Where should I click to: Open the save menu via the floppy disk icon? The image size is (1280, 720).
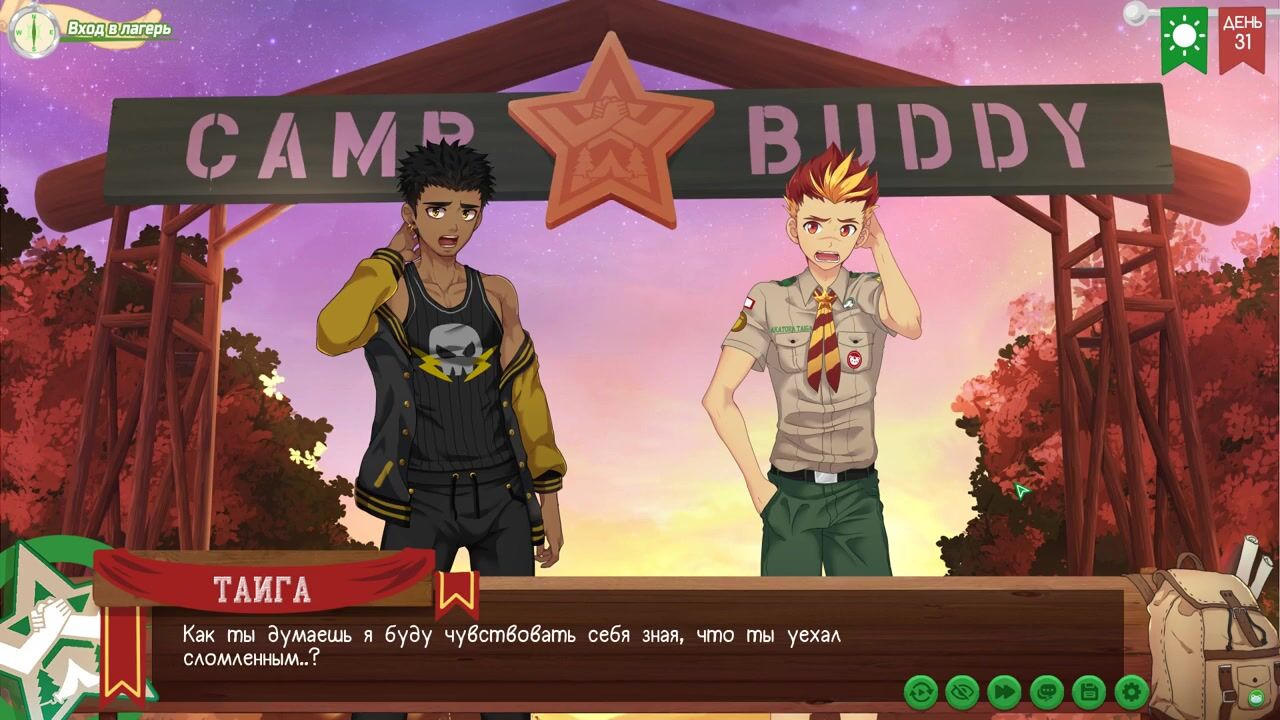click(x=1088, y=691)
